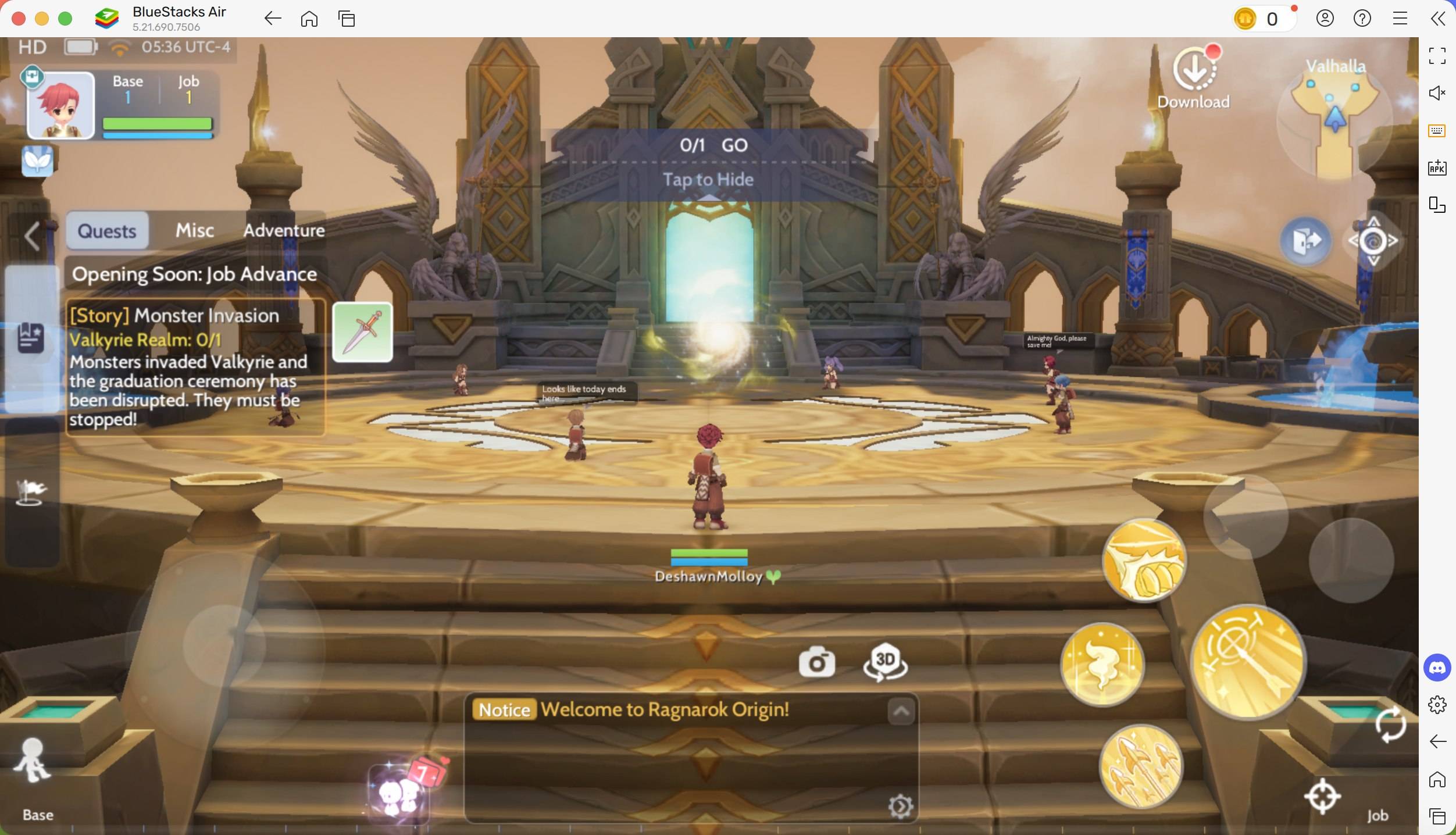The image size is (1456, 835).
Task: Toggle the 3D camera view mode
Action: click(x=884, y=662)
